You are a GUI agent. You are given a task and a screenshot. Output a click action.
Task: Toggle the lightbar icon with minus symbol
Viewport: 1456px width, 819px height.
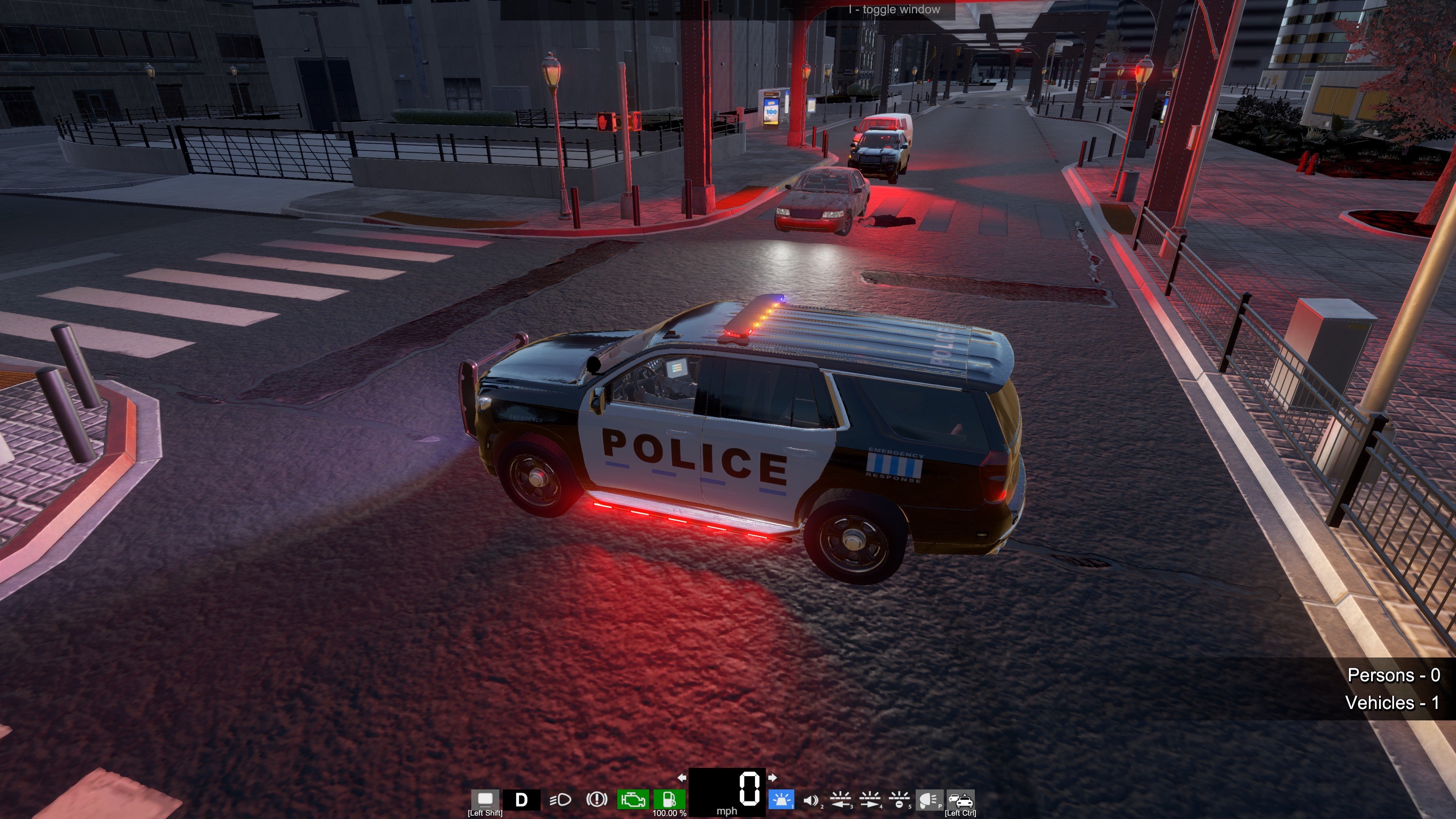[899, 800]
